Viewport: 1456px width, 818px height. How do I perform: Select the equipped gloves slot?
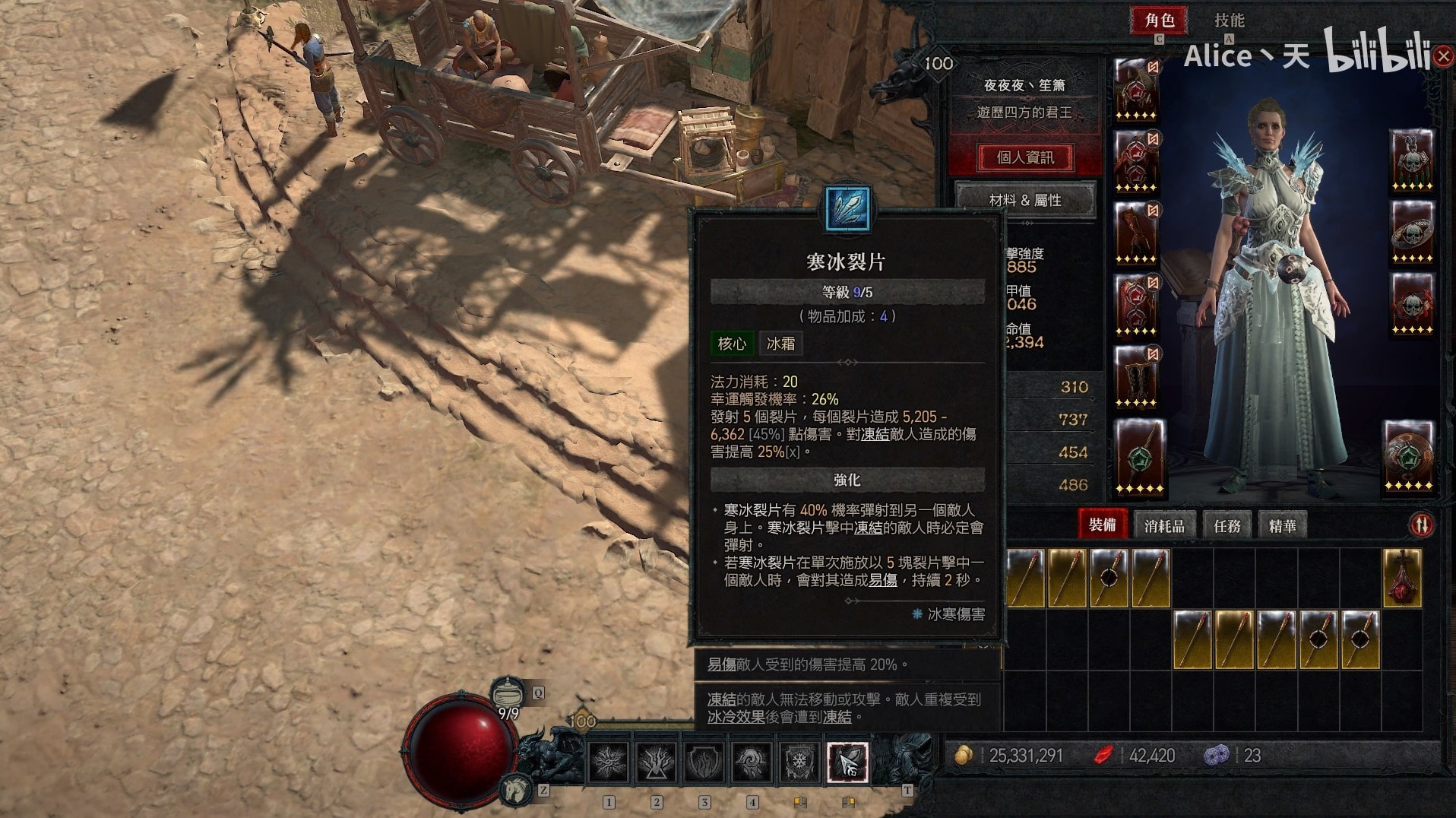1137,233
